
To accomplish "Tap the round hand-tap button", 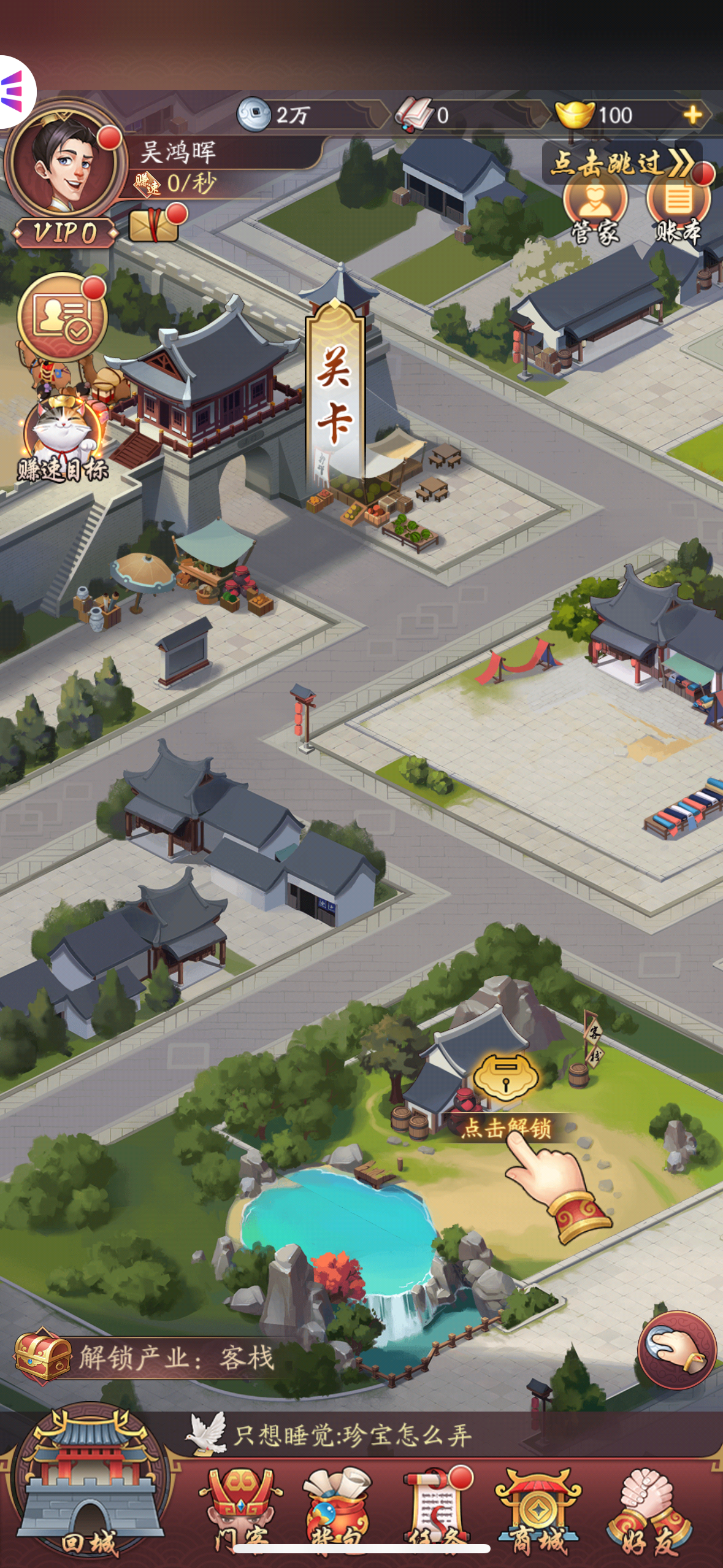I will point(677,1350).
